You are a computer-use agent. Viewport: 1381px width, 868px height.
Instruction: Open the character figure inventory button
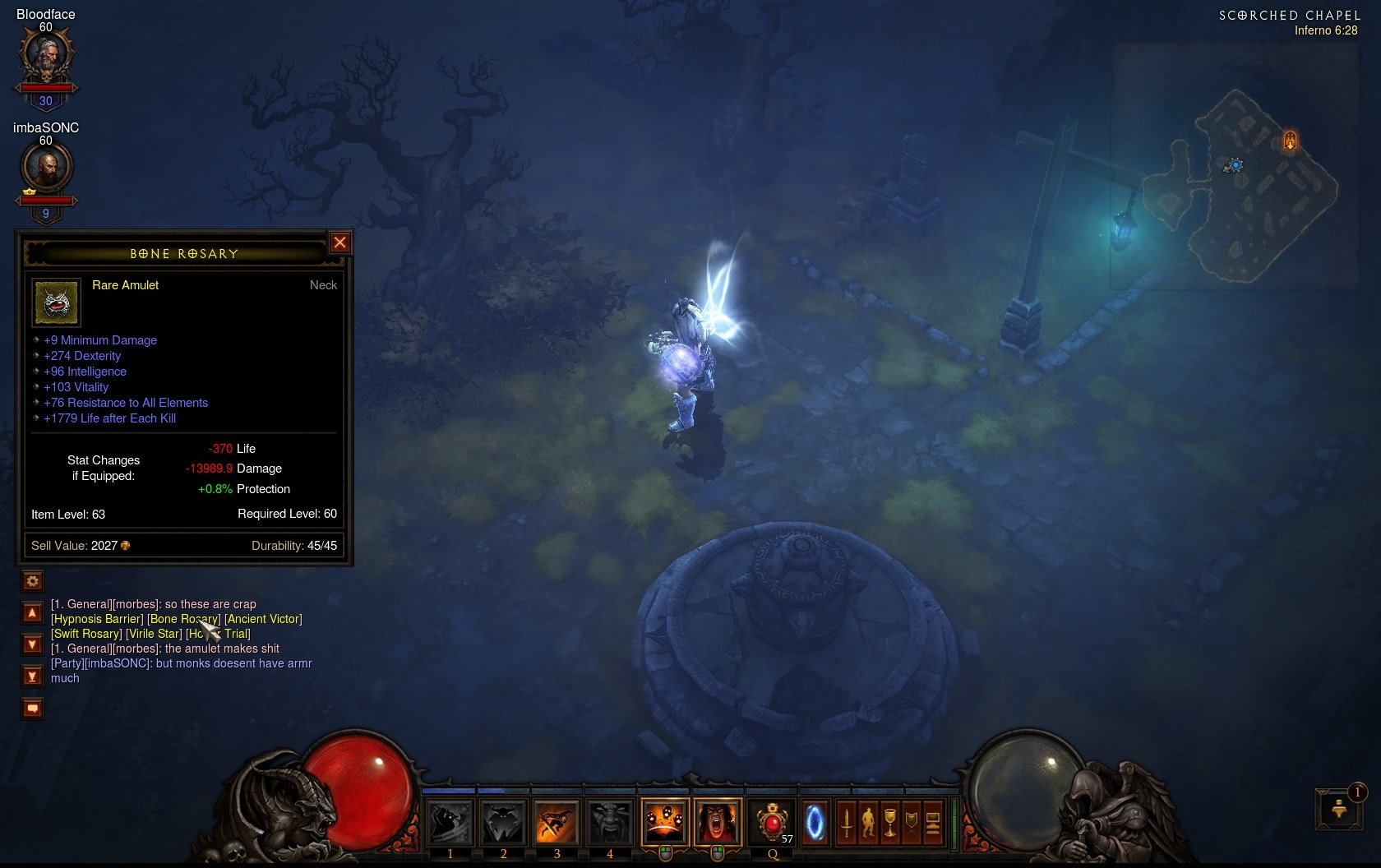click(x=868, y=821)
